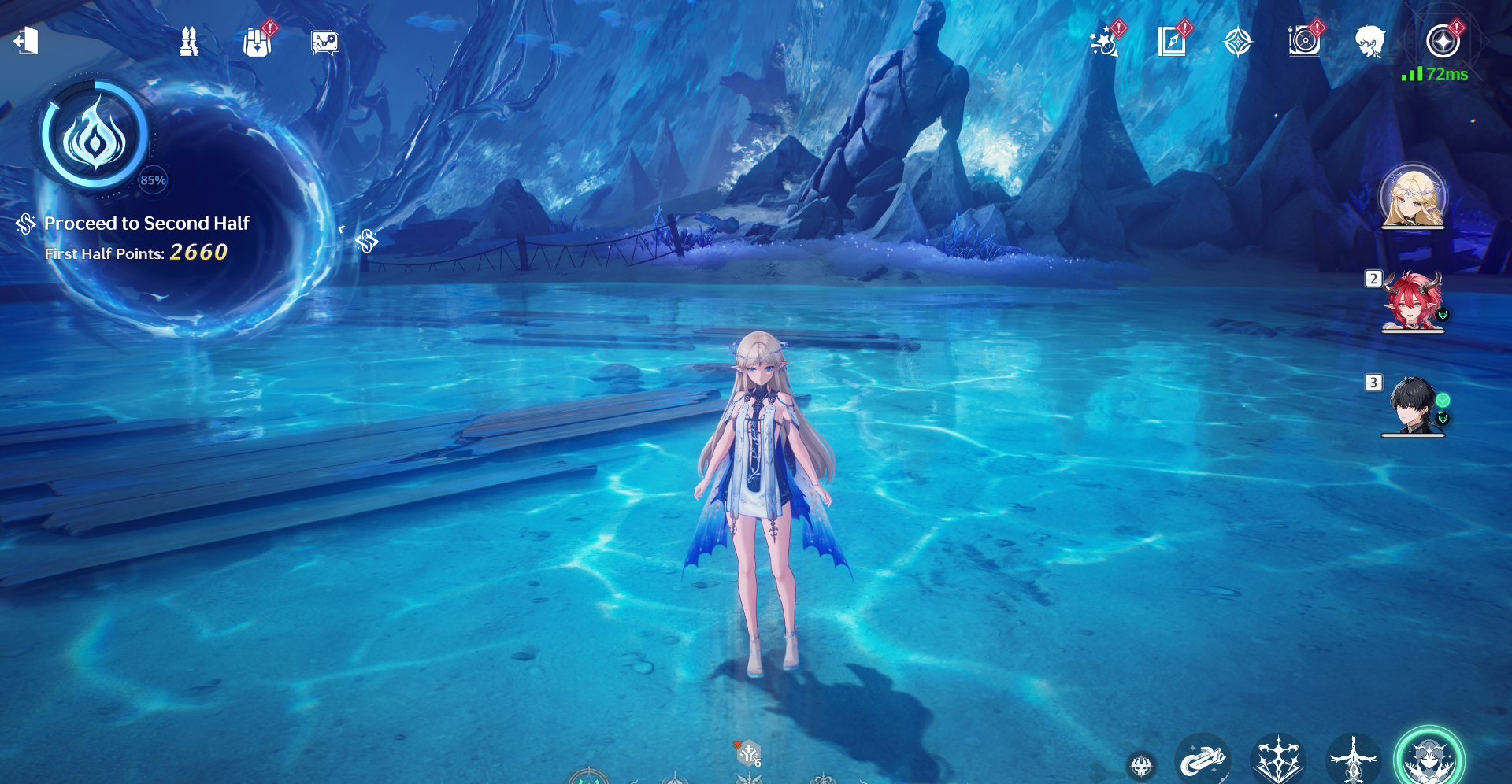This screenshot has height=784, width=1512.
Task: Click the blue flame progress emblem
Action: click(x=94, y=136)
